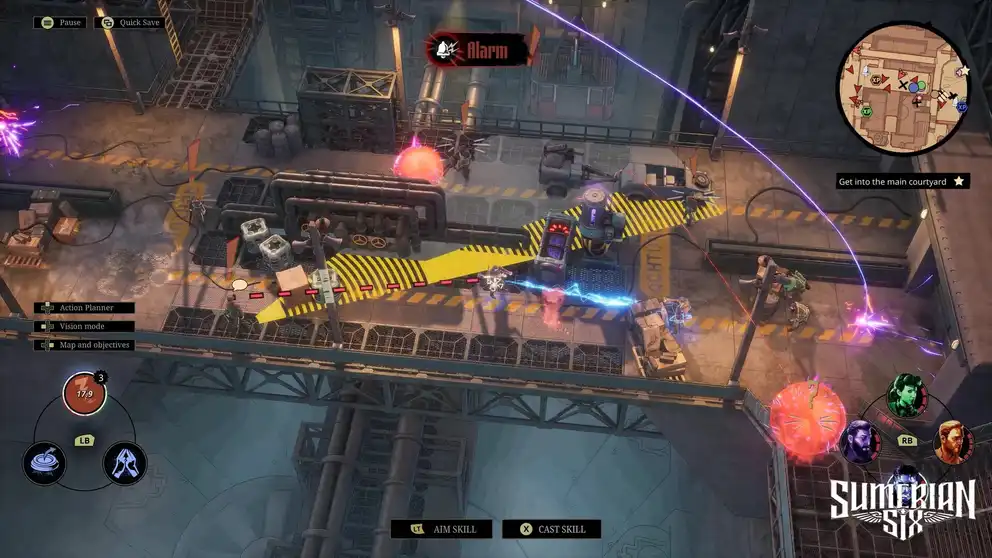Select the swirling vortex skill icon

pos(45,462)
